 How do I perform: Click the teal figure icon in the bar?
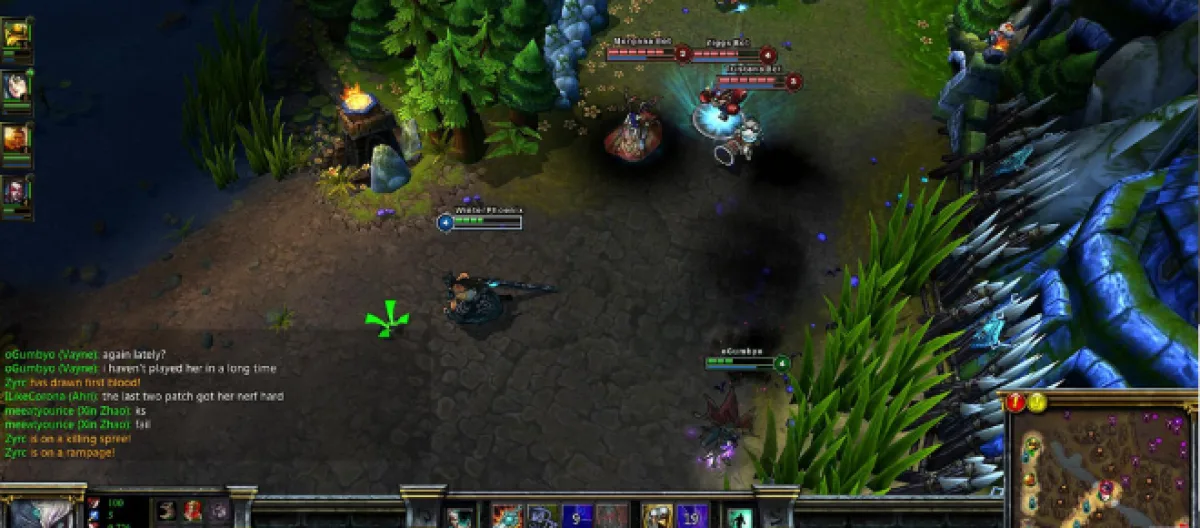[739, 518]
